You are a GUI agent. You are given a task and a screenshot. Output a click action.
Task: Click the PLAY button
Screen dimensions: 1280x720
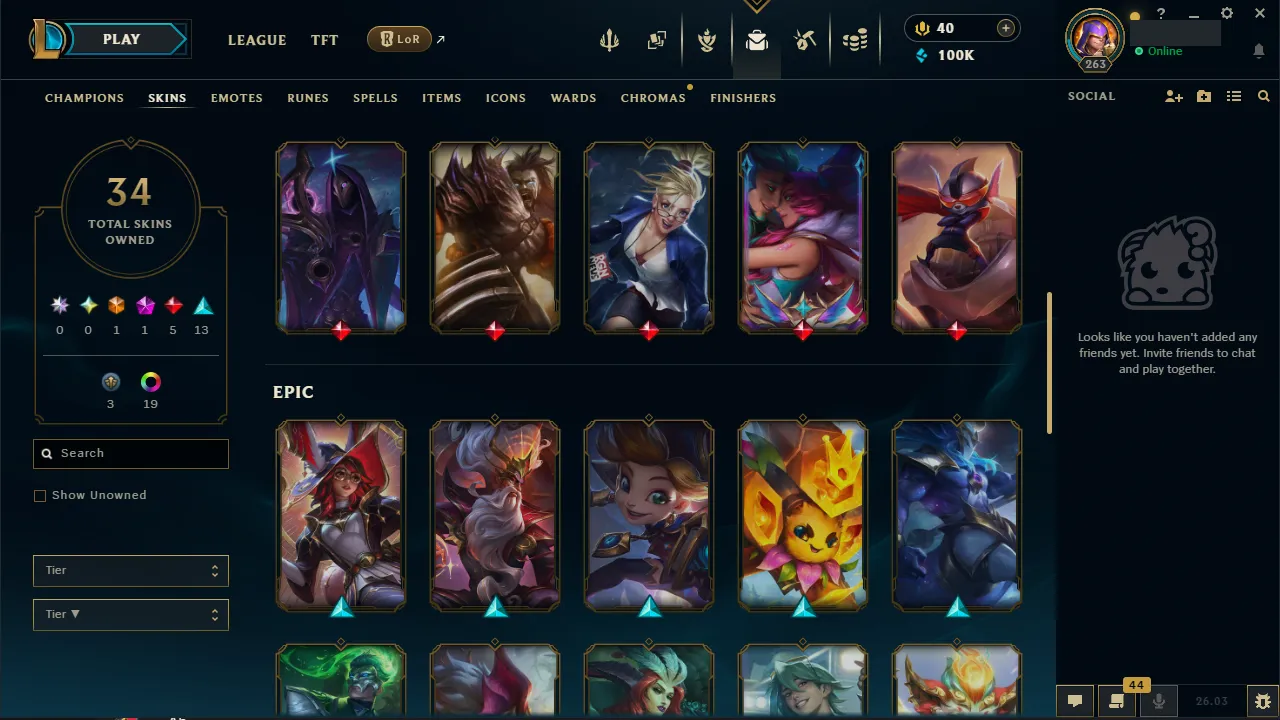tap(121, 39)
